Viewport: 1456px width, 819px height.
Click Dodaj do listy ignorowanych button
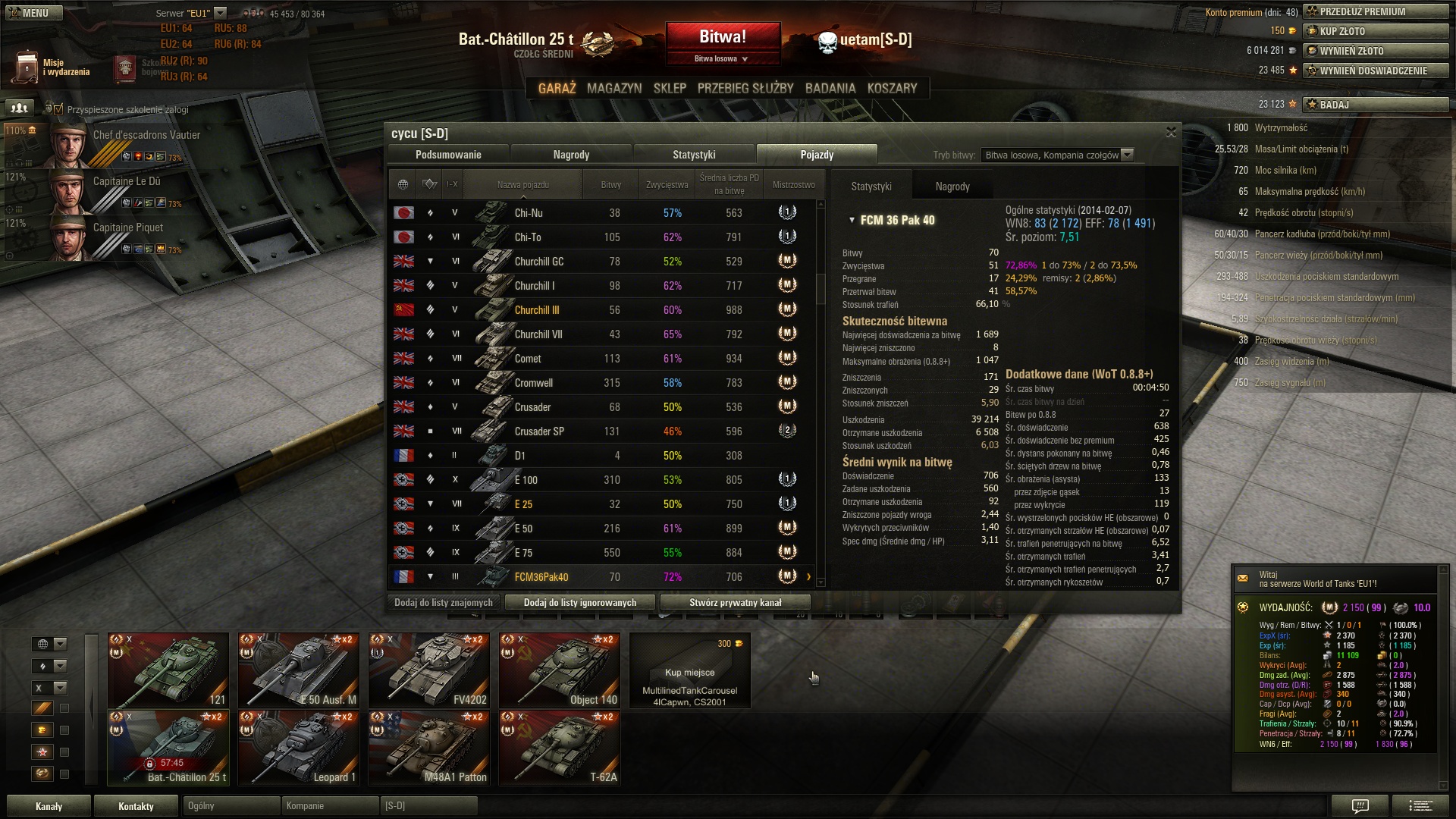click(x=580, y=603)
